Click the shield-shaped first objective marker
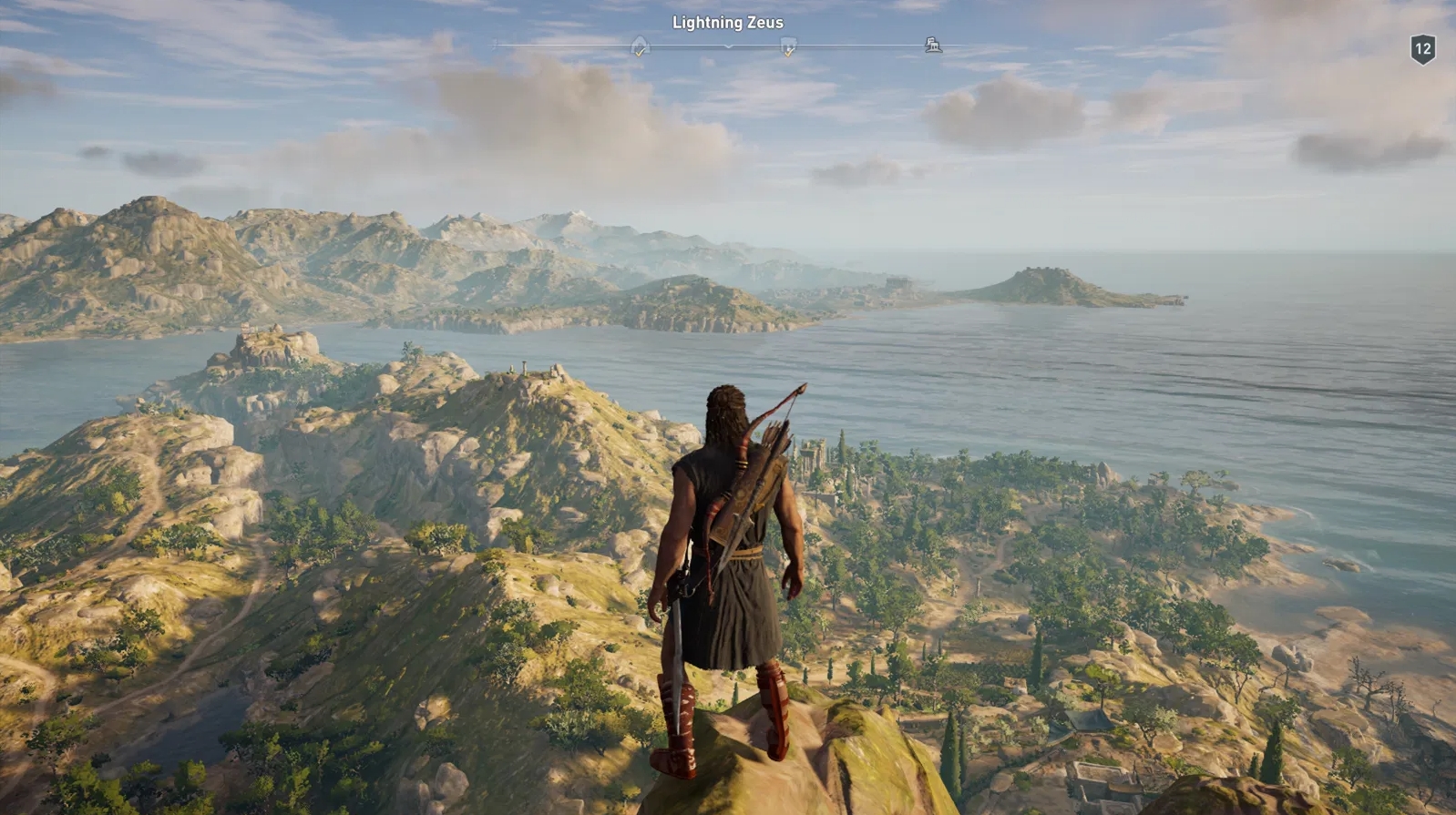This screenshot has height=815, width=1456. 641,42
